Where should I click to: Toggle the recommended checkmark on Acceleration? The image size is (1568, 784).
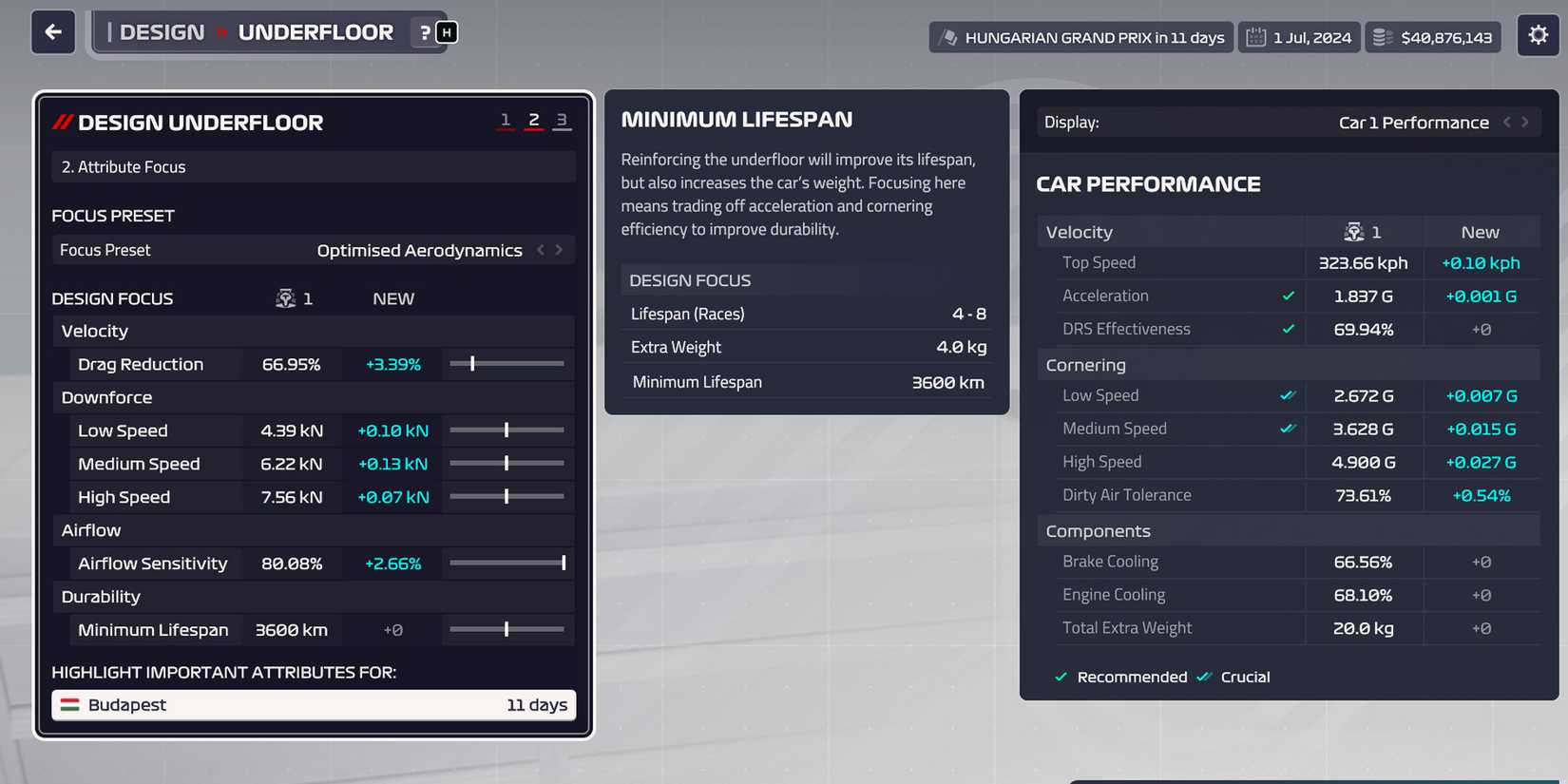point(1289,296)
